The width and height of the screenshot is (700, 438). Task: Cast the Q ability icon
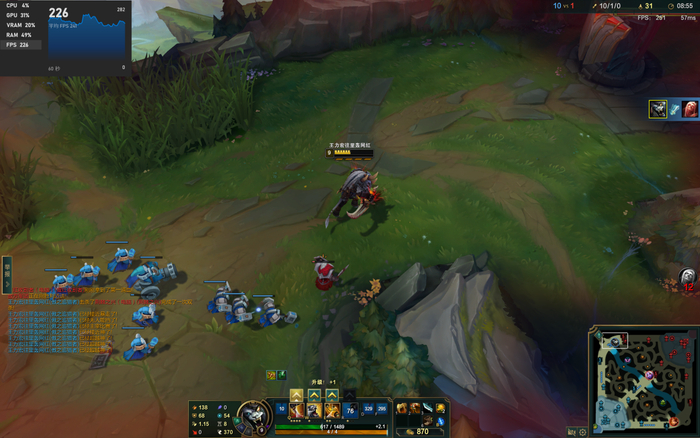click(296, 410)
